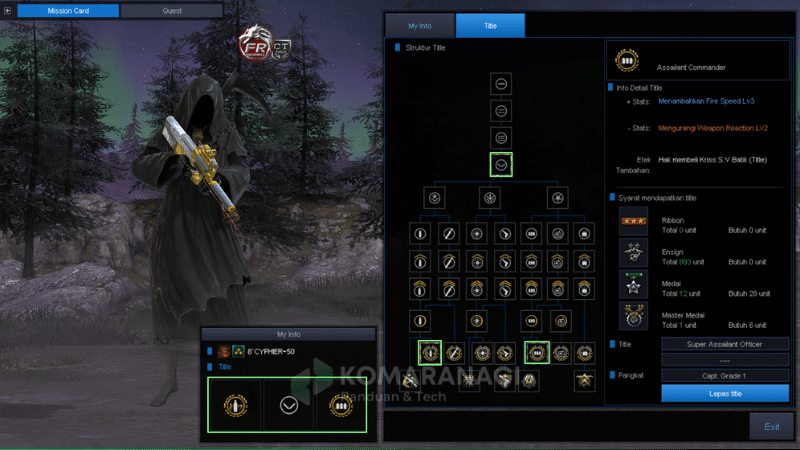
Task: Select the green-highlighted chevron title node in the tree
Action: click(501, 164)
